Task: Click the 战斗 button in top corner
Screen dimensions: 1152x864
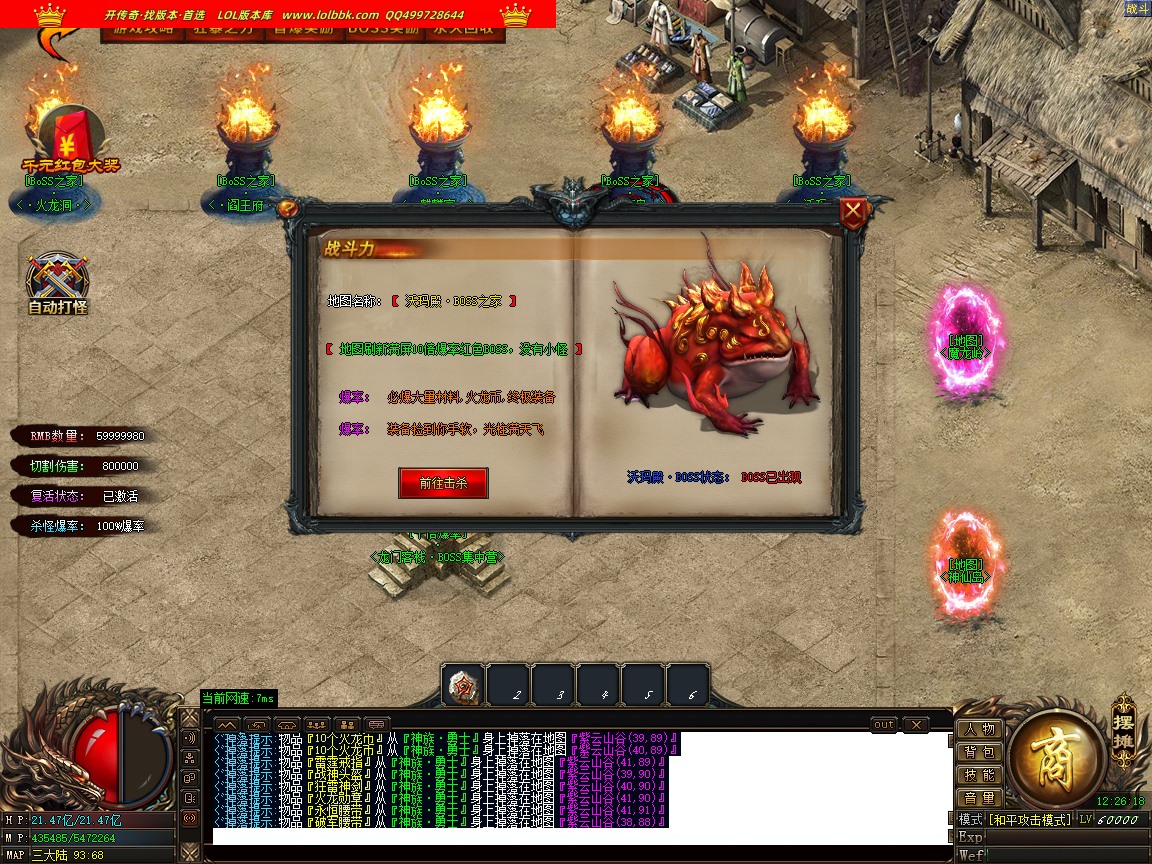Action: (1137, 8)
